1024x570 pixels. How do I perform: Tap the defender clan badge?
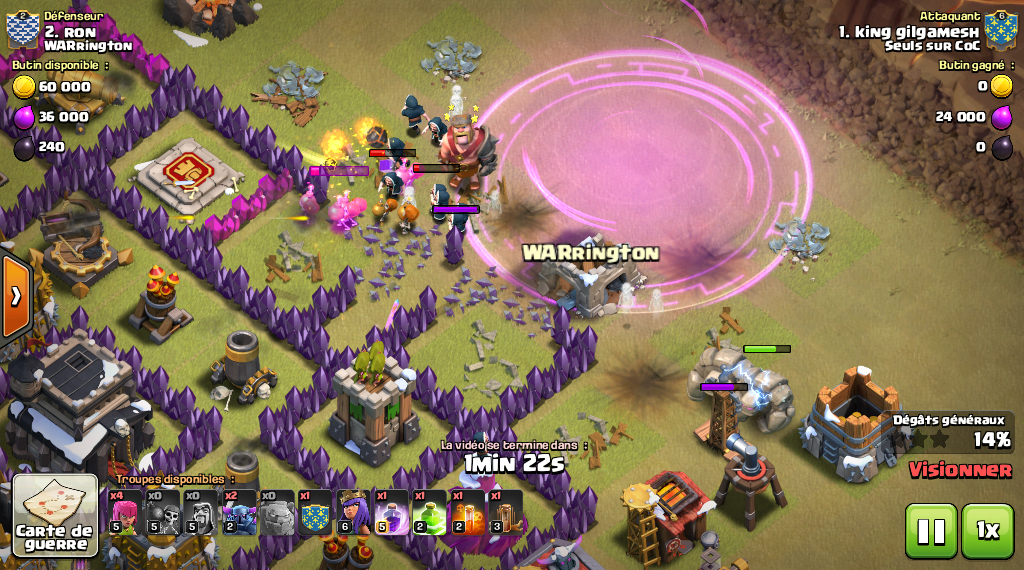[x=22, y=30]
